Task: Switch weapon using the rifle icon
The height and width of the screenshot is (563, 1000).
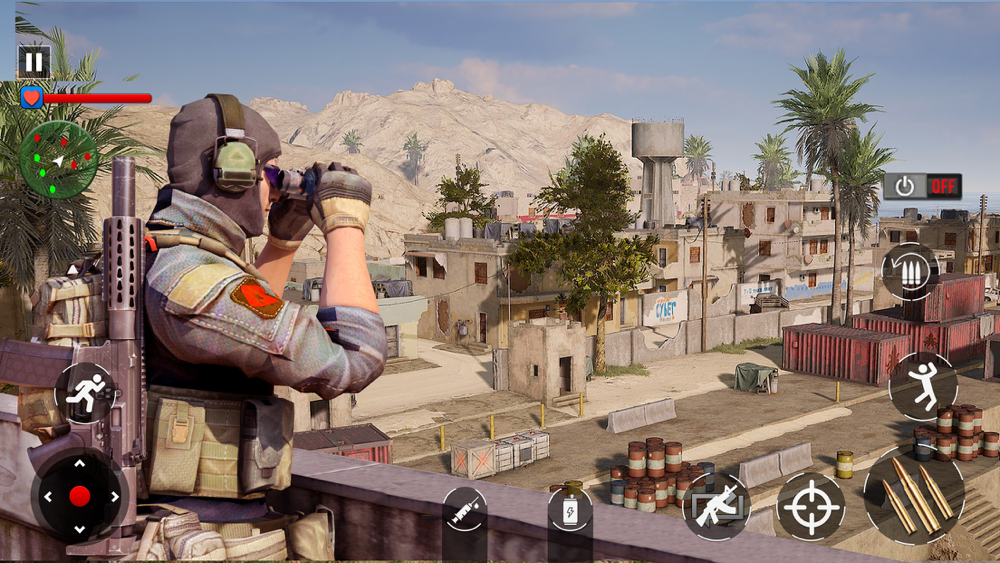Action: tap(716, 506)
